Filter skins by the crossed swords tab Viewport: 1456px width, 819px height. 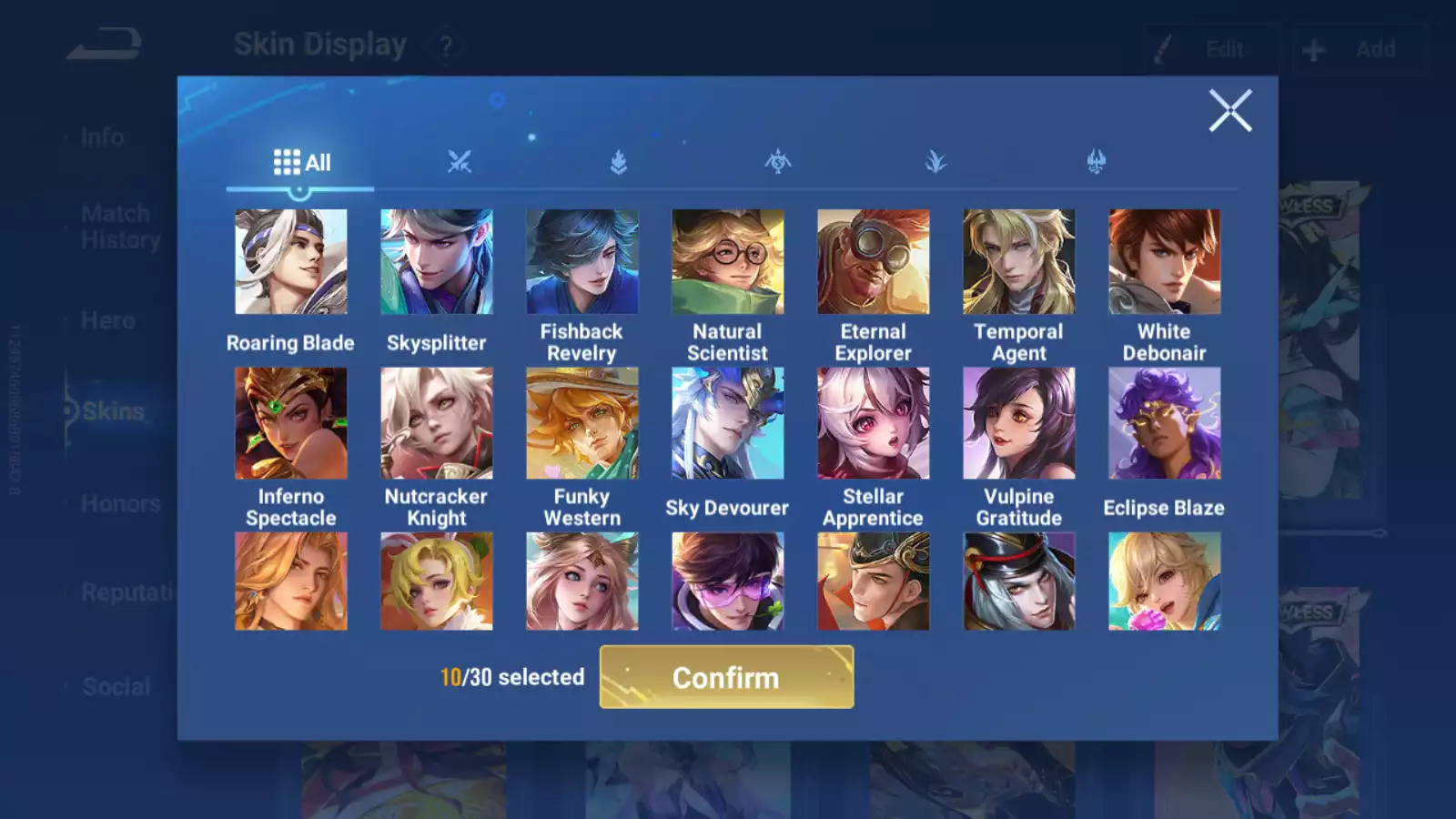(460, 163)
